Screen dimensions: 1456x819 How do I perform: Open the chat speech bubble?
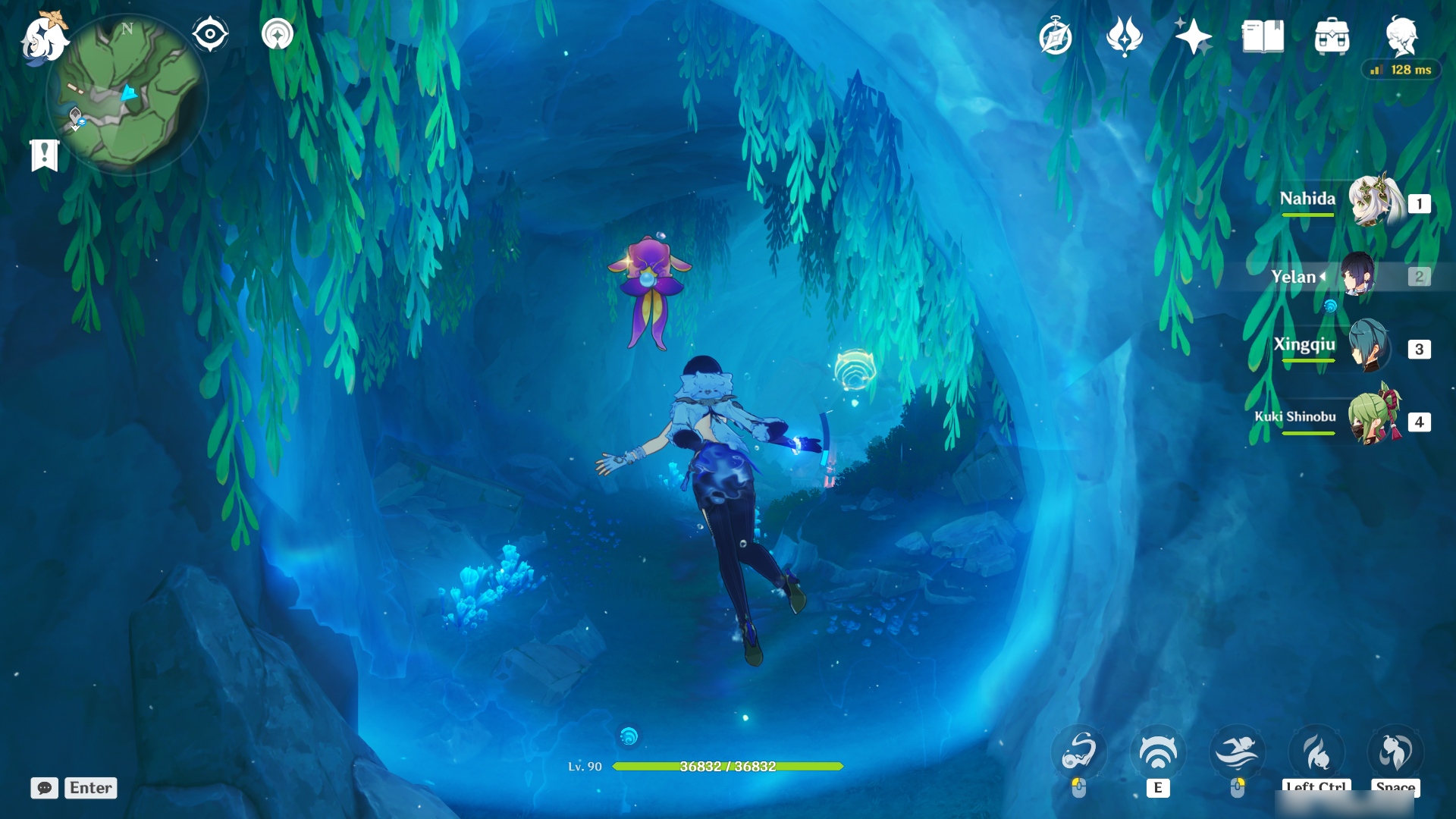[x=45, y=788]
